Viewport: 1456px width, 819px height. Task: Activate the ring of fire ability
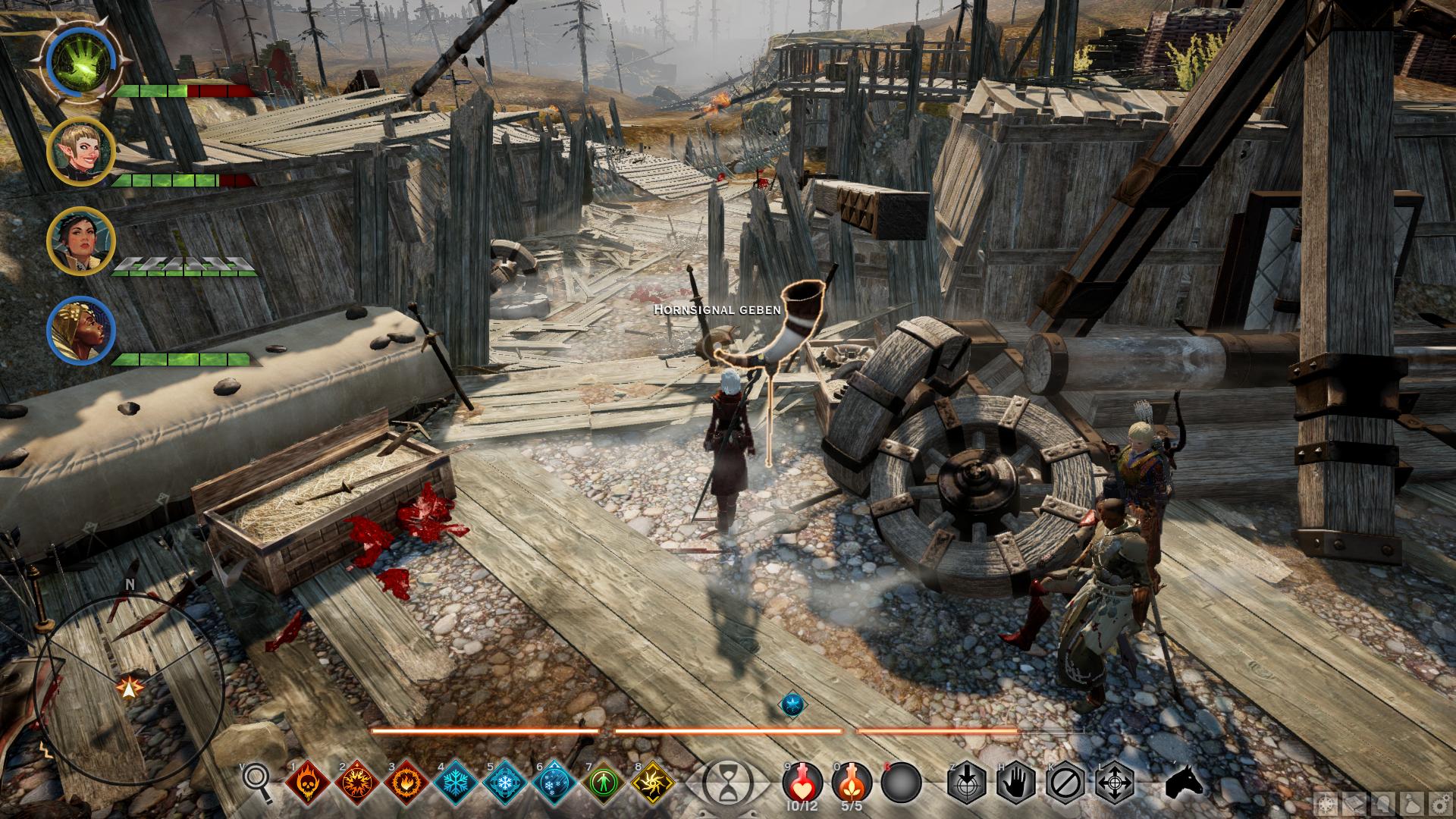(x=406, y=781)
